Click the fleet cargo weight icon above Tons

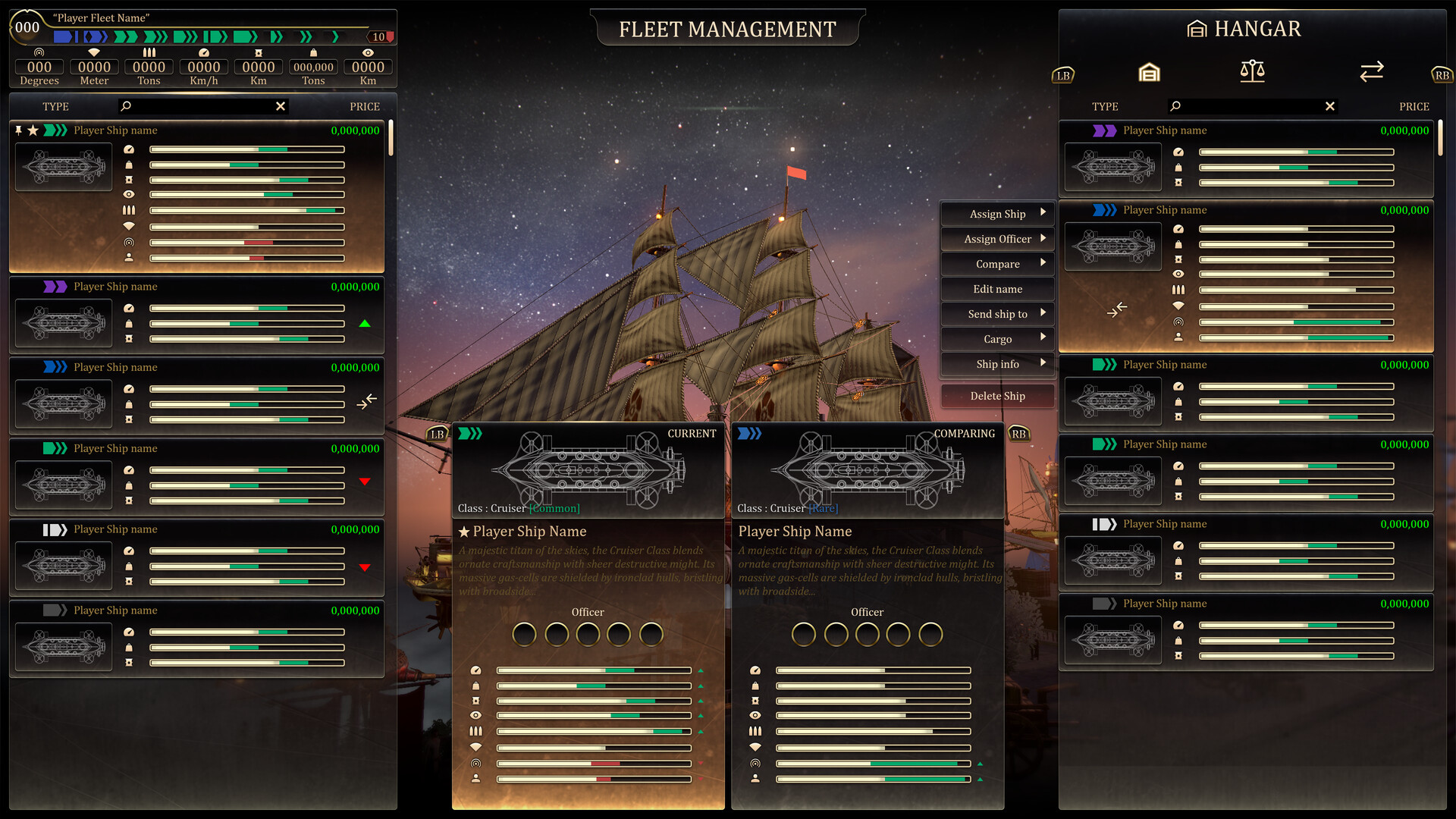[x=313, y=53]
